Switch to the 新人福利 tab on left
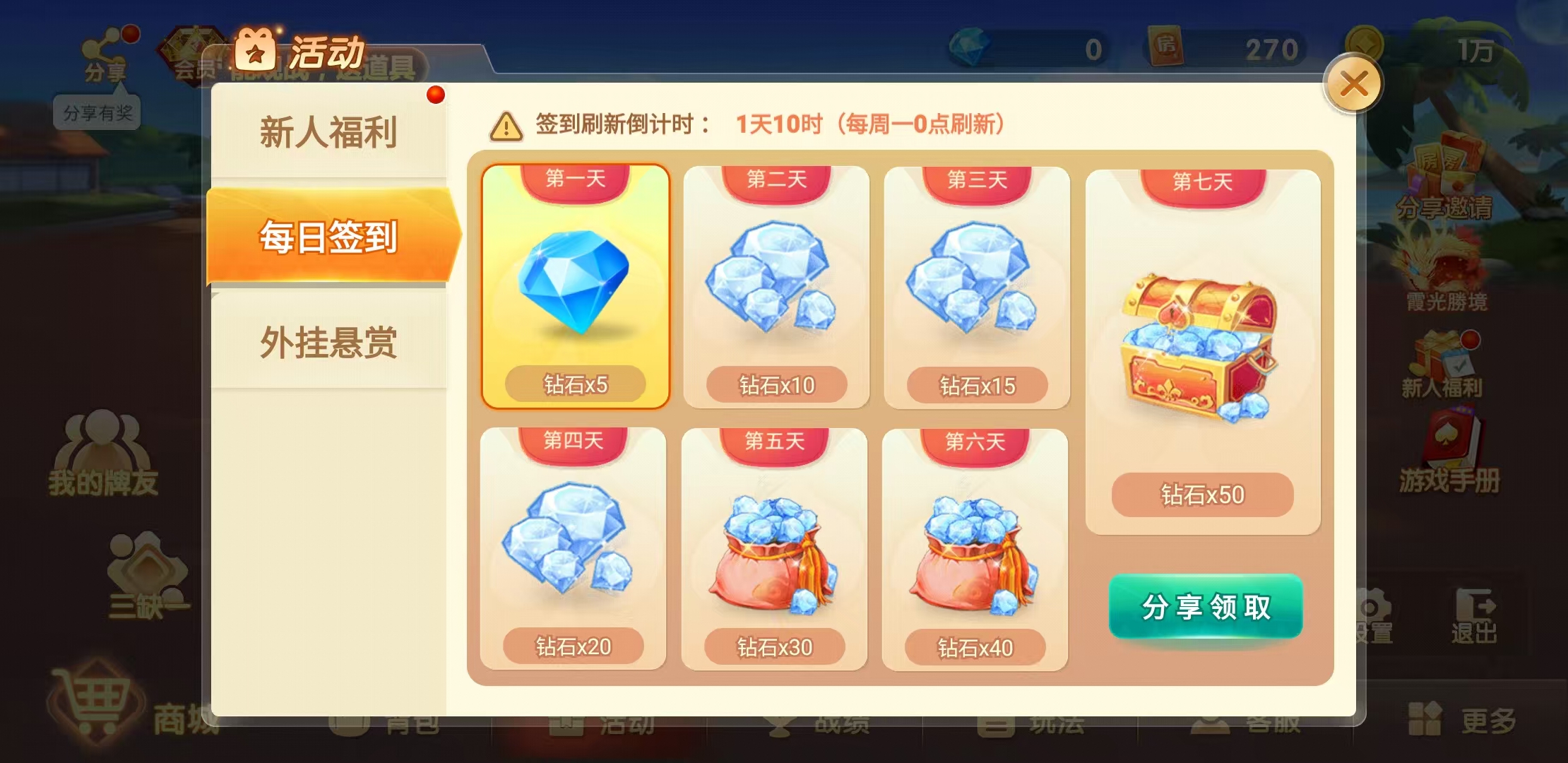The height and width of the screenshot is (763, 1568). [330, 131]
